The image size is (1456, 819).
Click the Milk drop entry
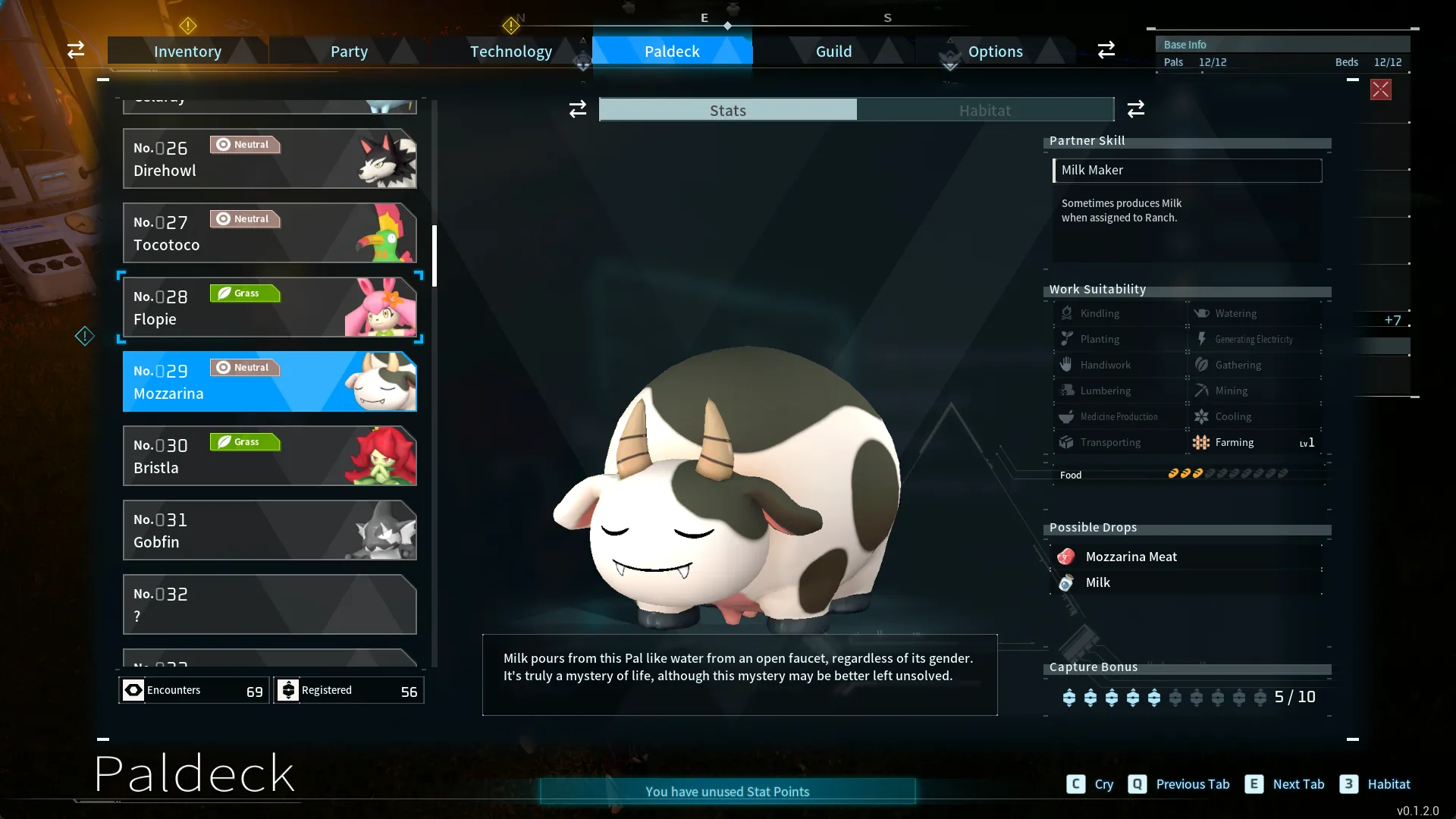tap(1097, 582)
